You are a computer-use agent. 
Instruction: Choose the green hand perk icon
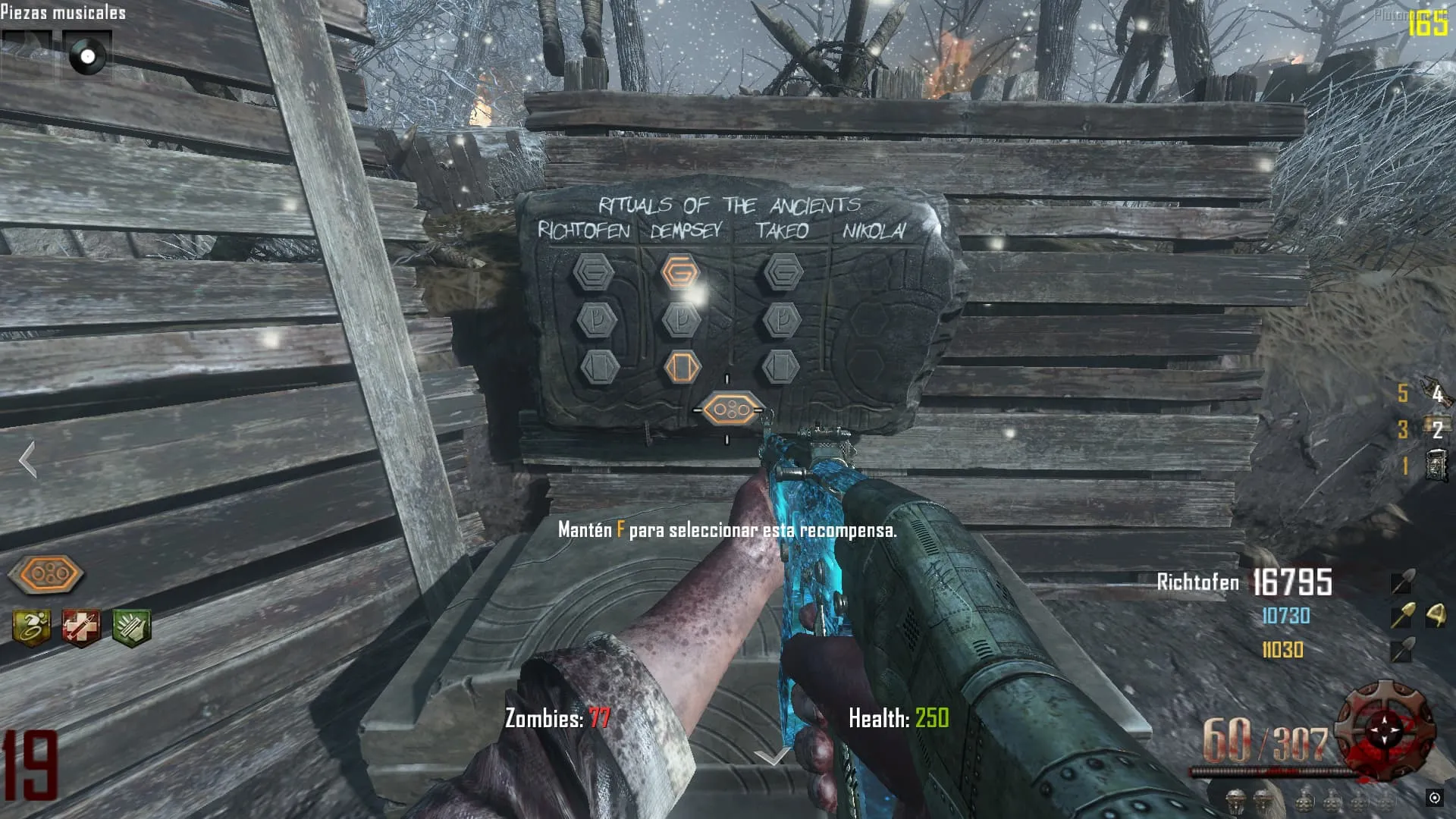(131, 628)
